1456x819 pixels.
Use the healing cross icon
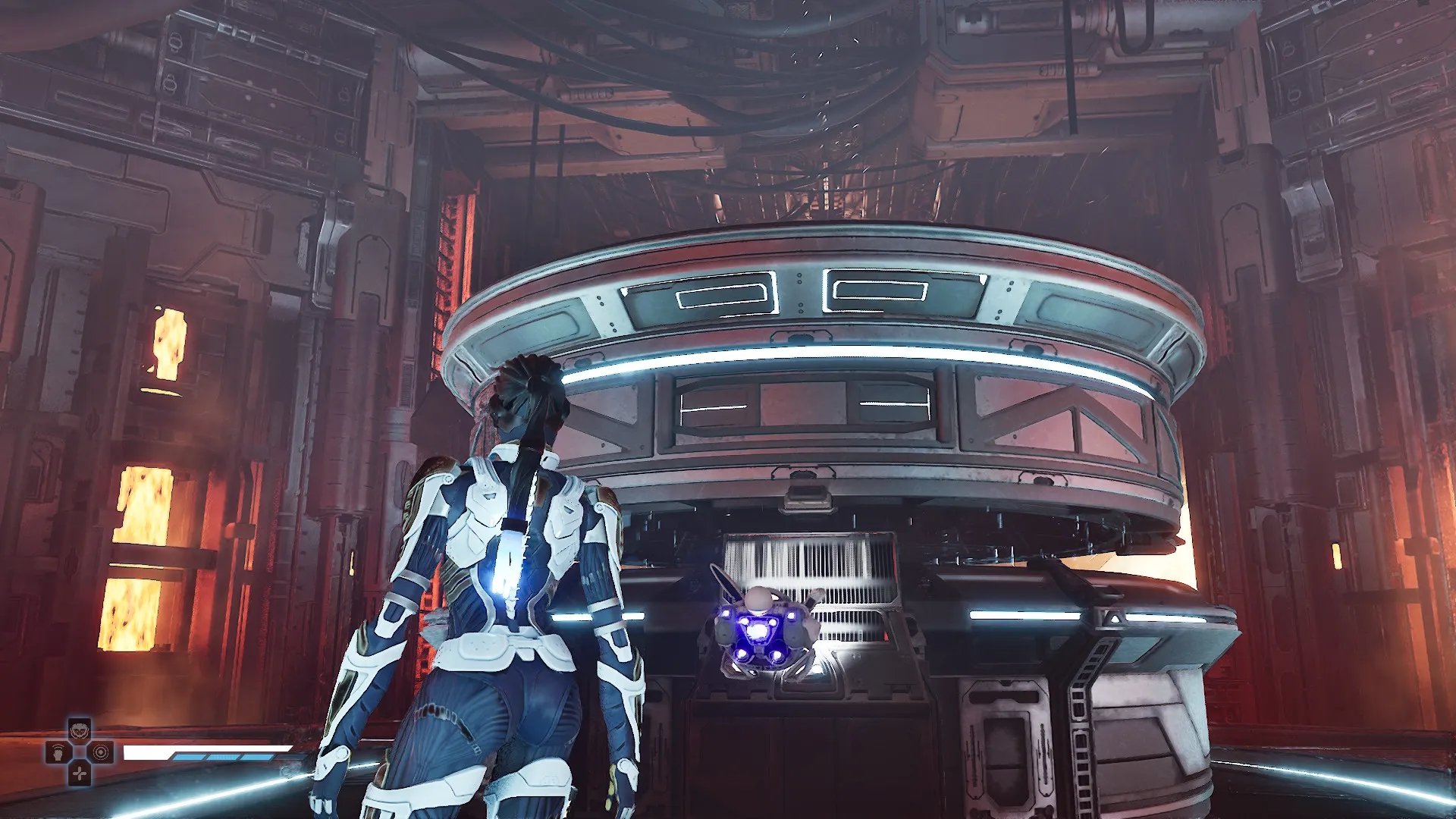tap(80, 773)
